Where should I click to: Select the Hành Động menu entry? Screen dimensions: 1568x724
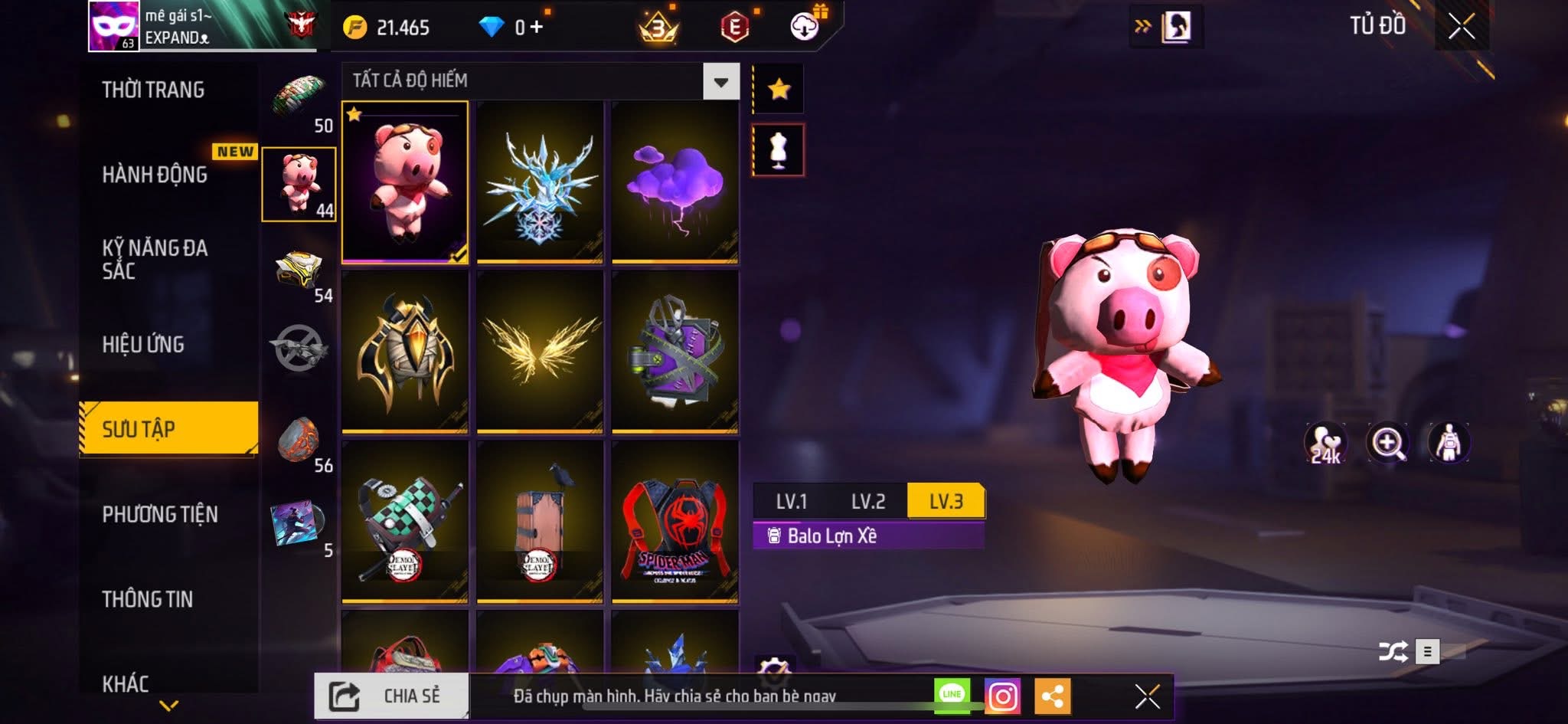(x=155, y=175)
